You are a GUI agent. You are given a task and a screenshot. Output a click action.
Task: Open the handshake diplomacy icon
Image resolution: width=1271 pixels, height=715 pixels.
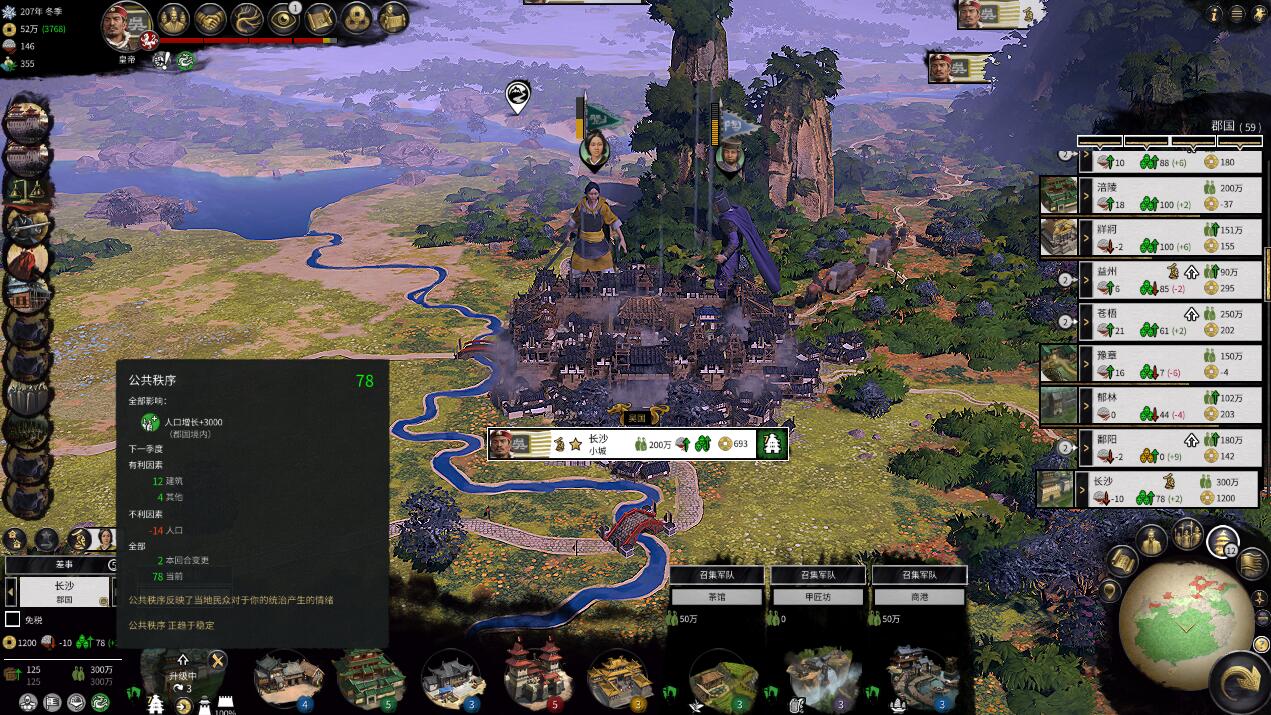(x=210, y=18)
